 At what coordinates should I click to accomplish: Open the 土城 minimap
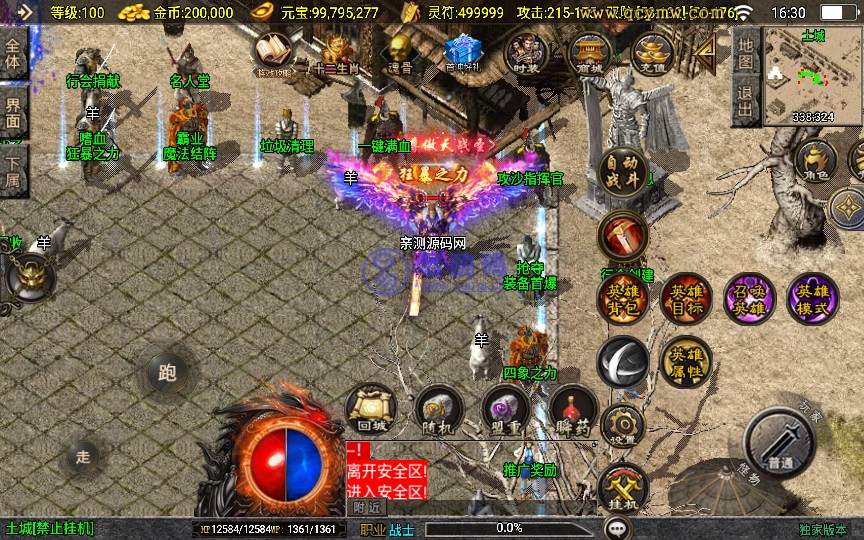(x=813, y=75)
